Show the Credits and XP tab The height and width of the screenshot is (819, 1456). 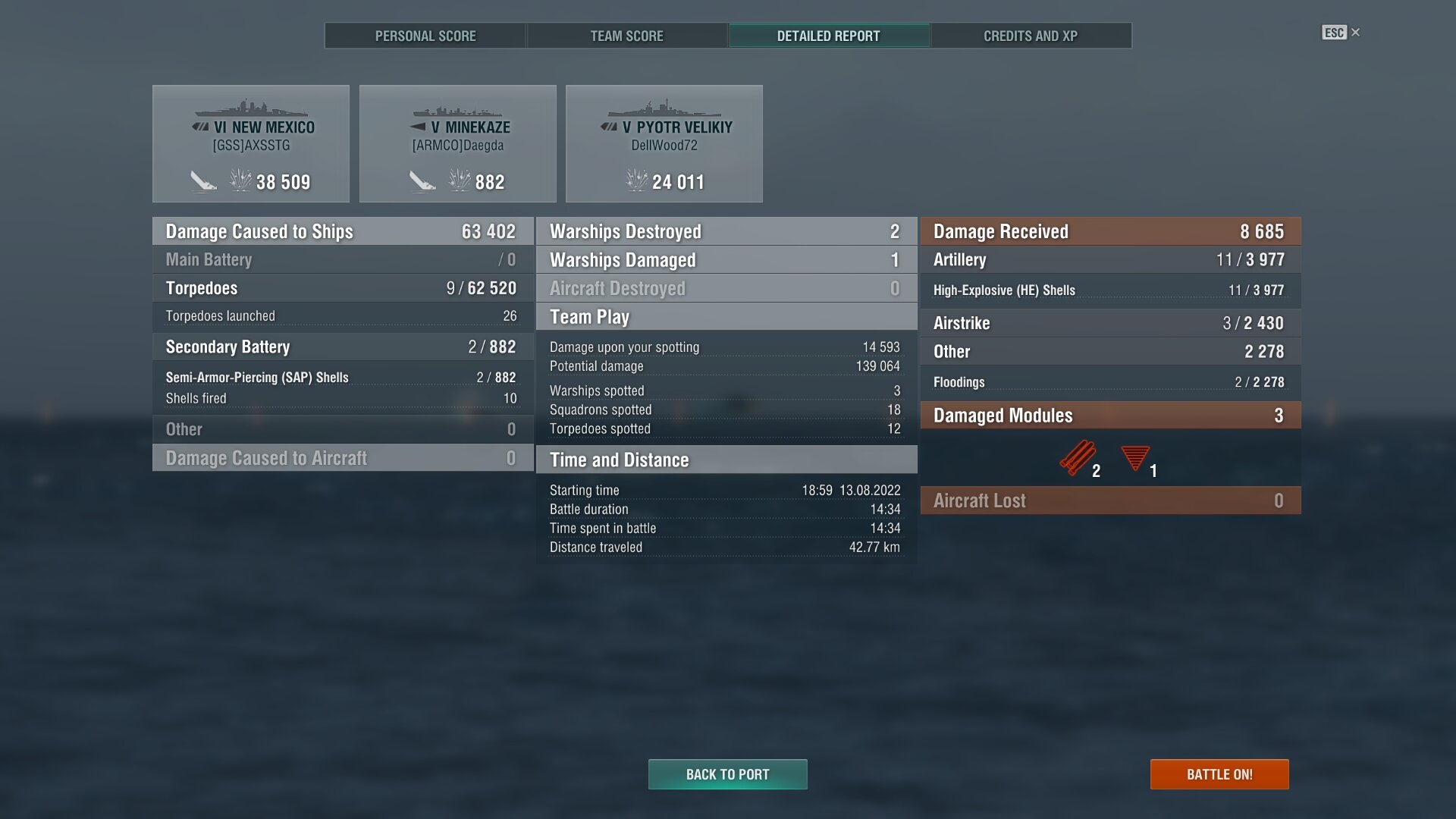coord(1030,36)
